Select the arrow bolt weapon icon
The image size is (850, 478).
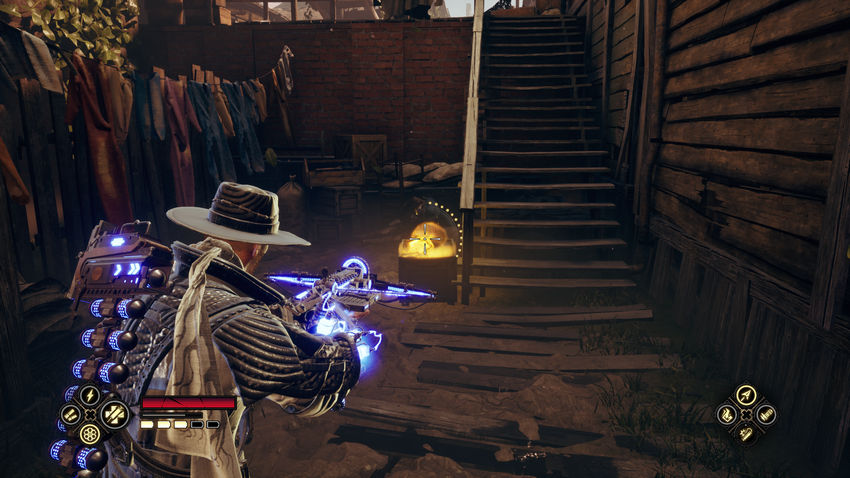click(745, 395)
